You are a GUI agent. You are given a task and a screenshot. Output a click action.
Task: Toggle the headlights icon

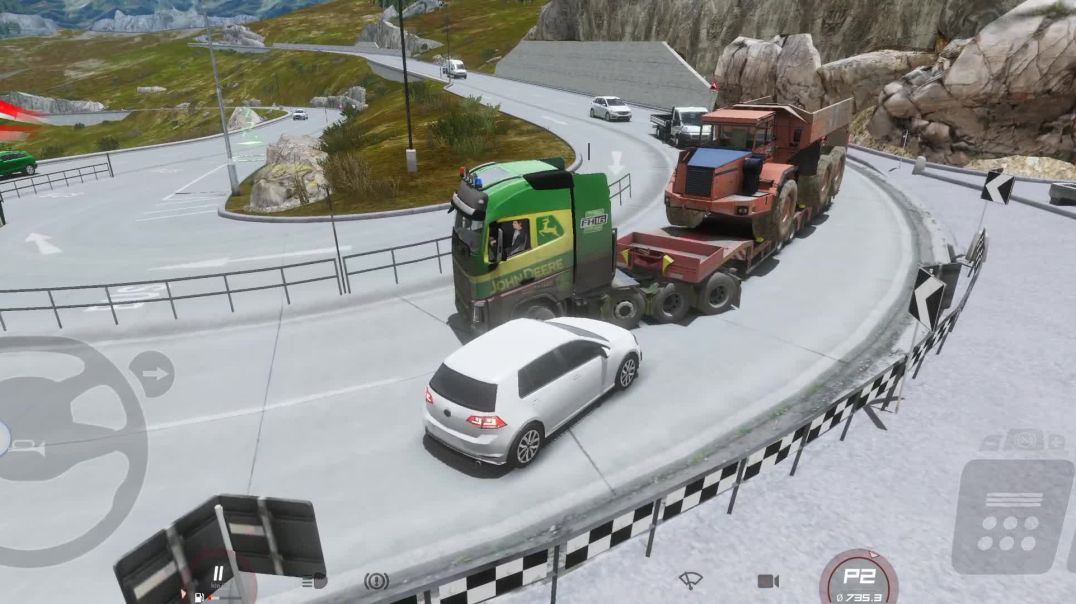pos(314,580)
